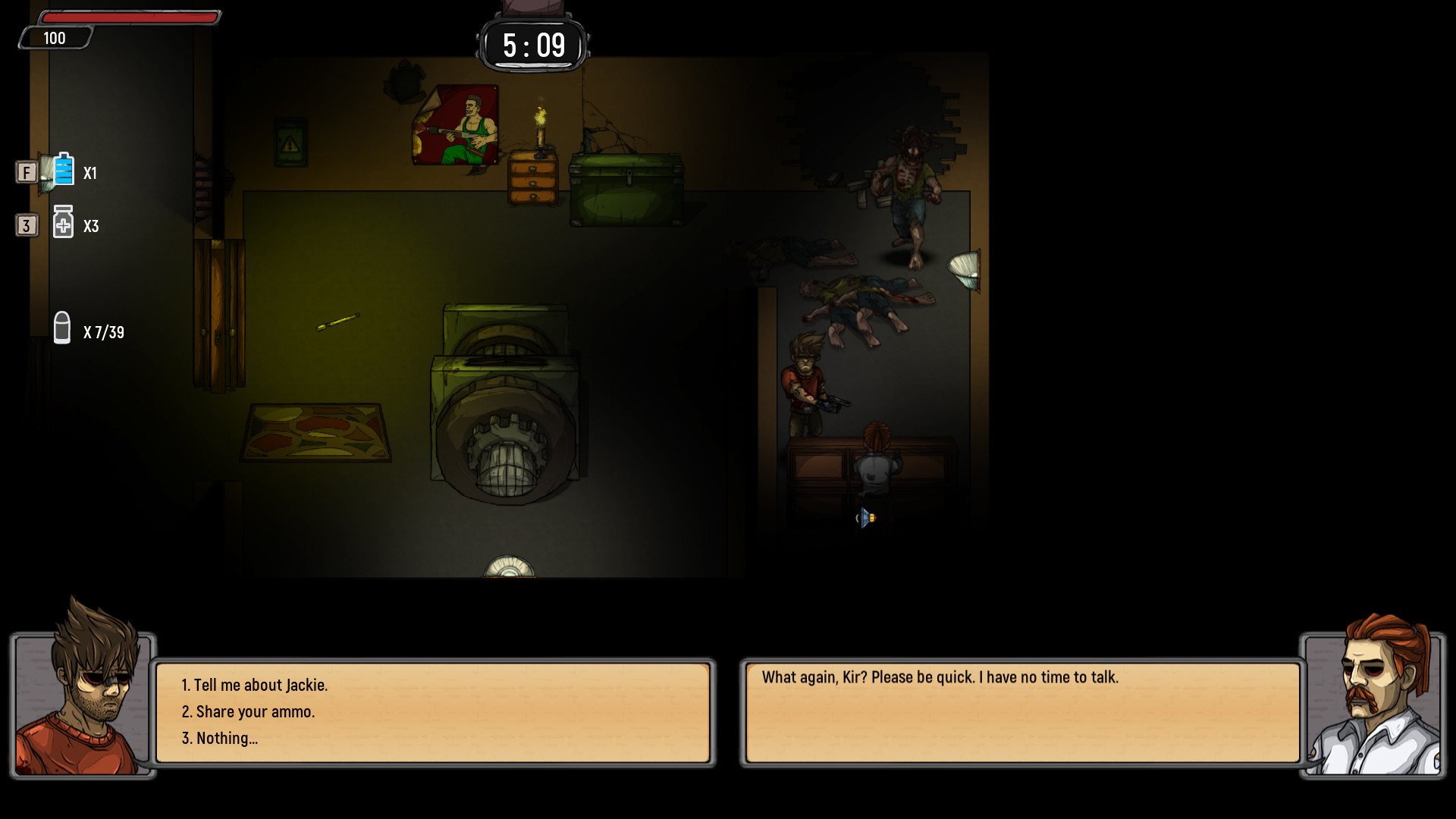
Task: Click the F hotkey badge next to the battery
Action: [x=27, y=172]
